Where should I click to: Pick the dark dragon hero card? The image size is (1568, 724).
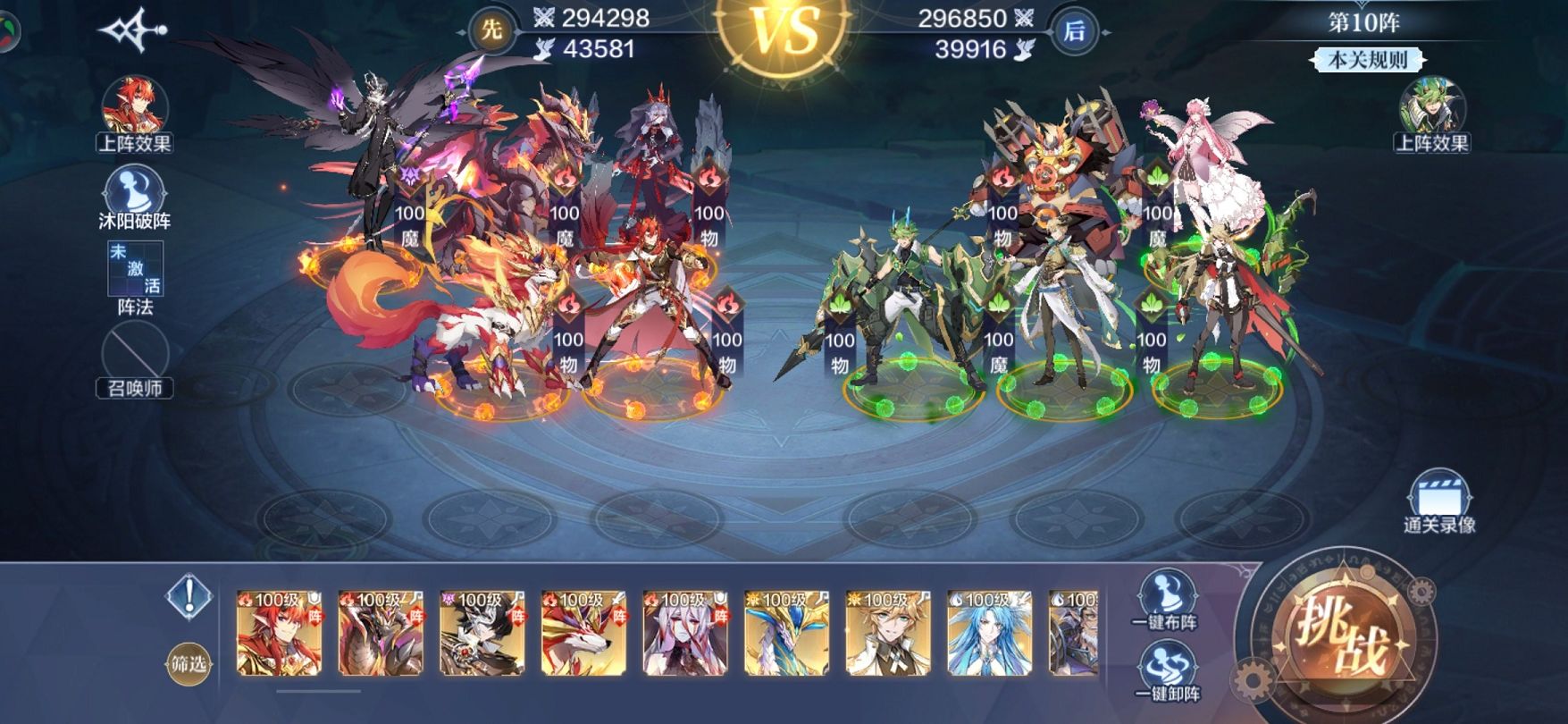[x=381, y=633]
